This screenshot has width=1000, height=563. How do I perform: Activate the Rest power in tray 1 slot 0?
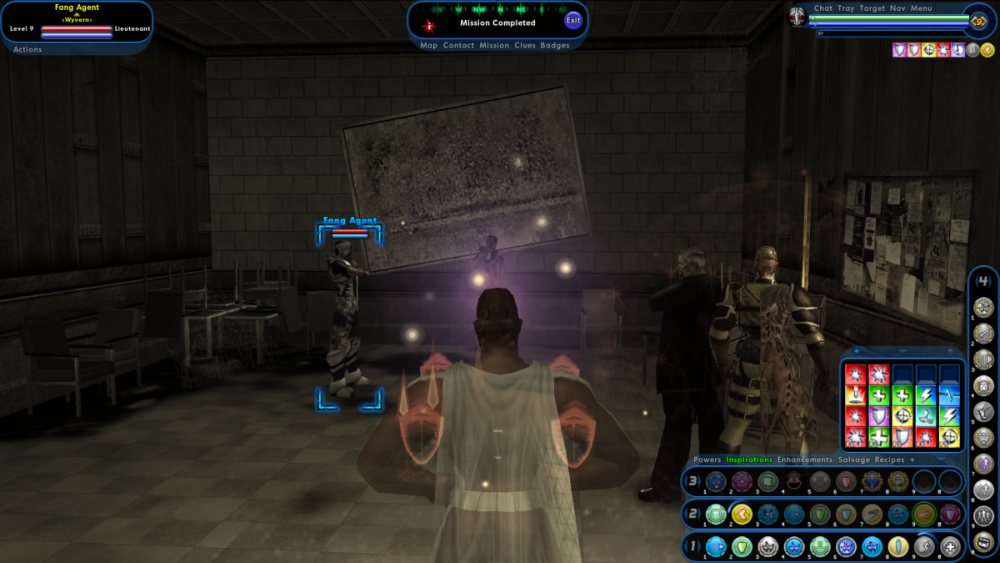tap(950, 547)
